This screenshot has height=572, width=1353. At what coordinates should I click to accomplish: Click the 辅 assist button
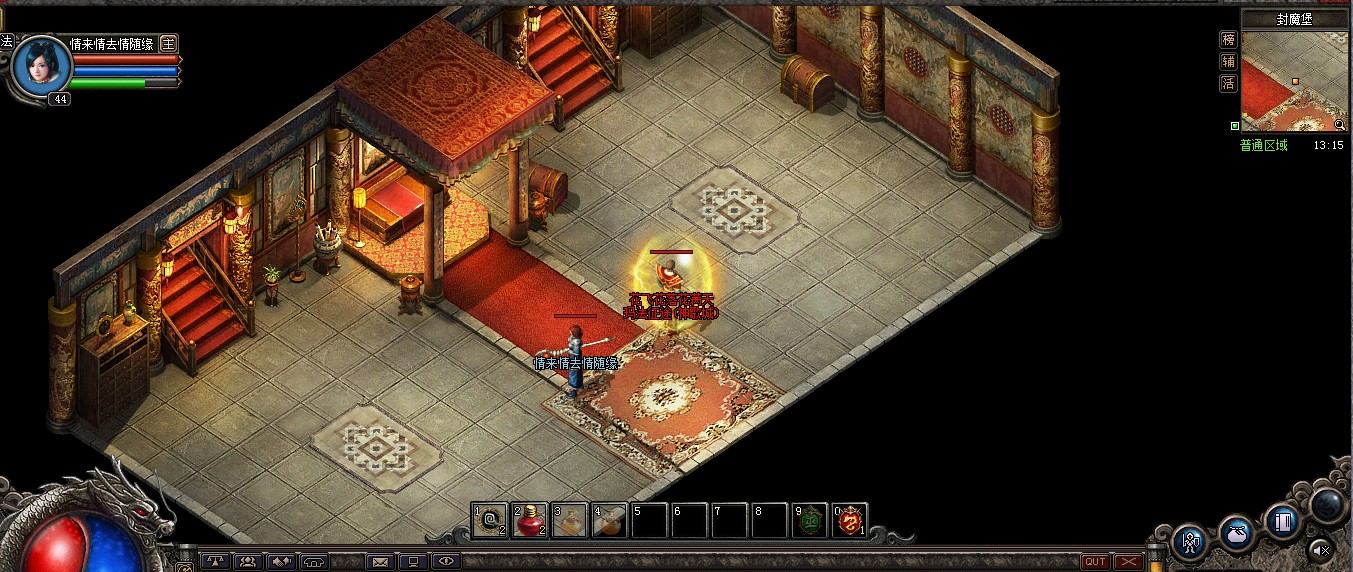pyautogui.click(x=1228, y=62)
